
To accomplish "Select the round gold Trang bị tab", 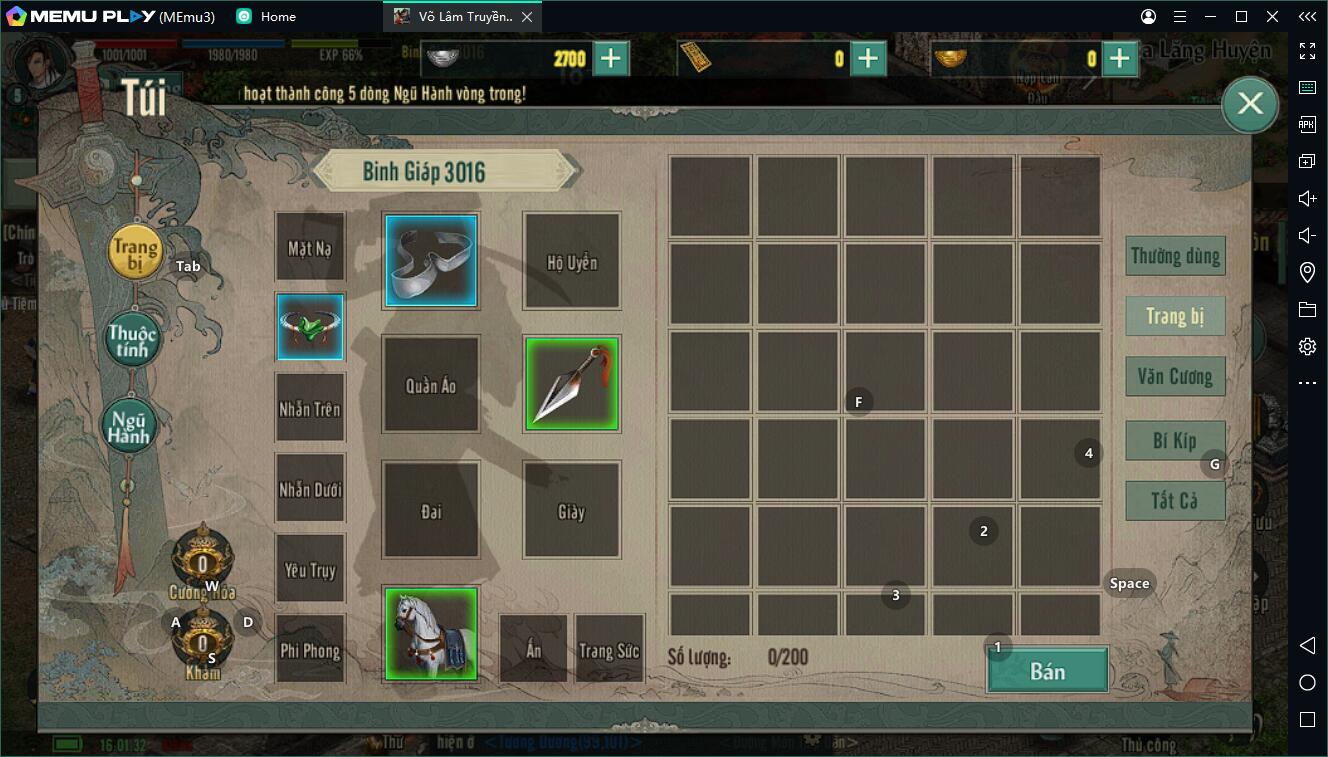I will click(135, 251).
